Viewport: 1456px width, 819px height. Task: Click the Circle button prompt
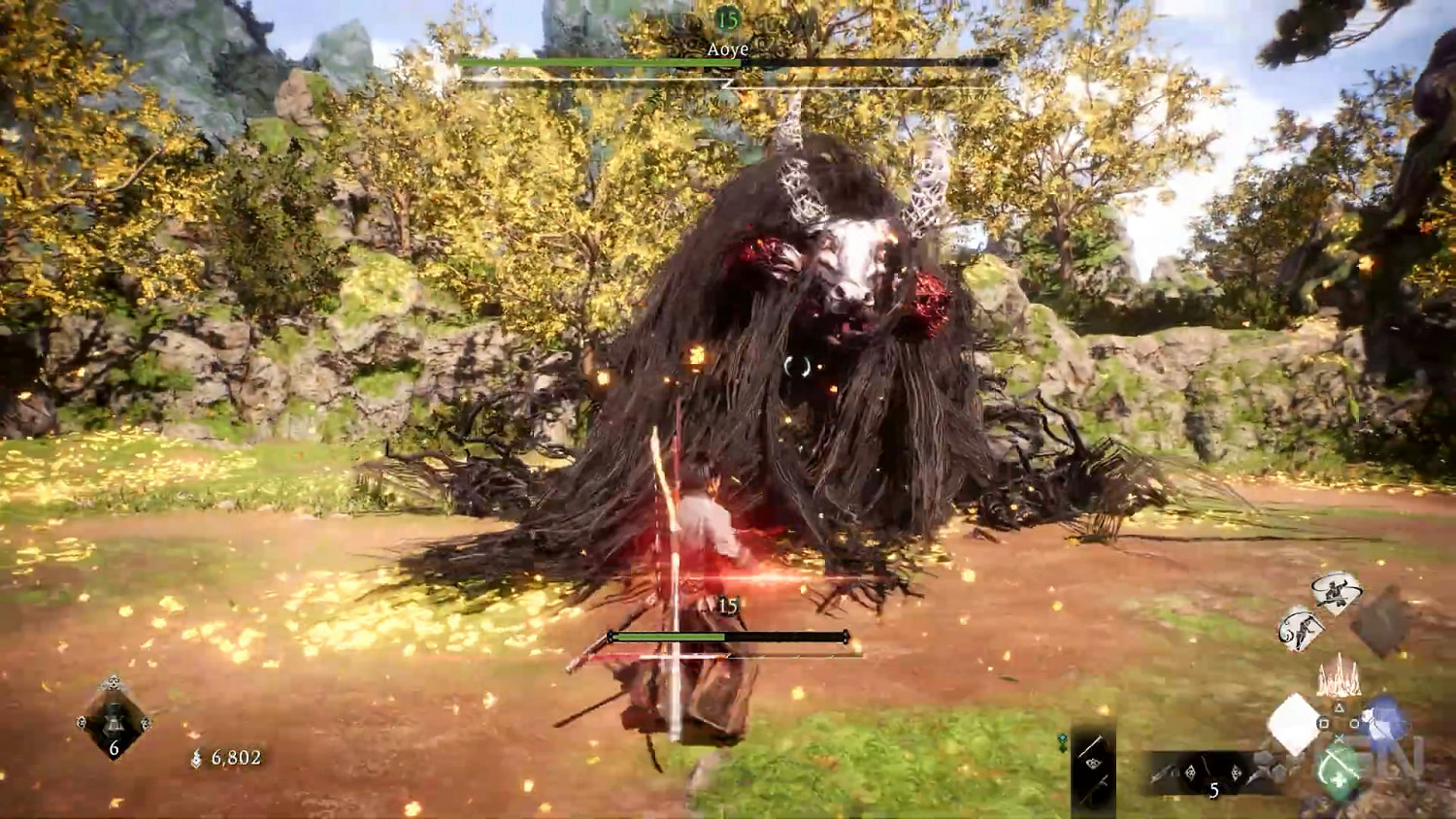click(1354, 721)
